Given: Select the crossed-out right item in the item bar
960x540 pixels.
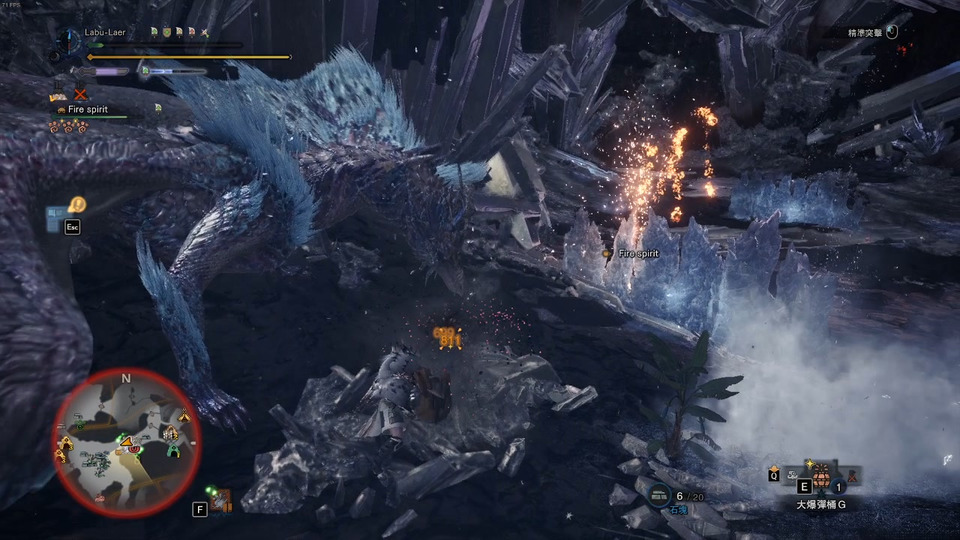Looking at the screenshot, I should pos(853,476).
